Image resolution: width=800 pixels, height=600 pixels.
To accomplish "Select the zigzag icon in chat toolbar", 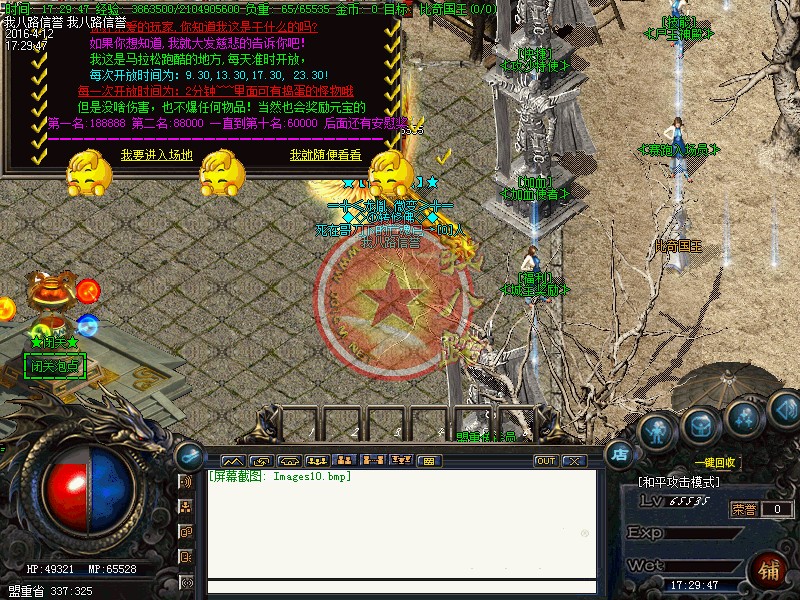I will (x=232, y=461).
